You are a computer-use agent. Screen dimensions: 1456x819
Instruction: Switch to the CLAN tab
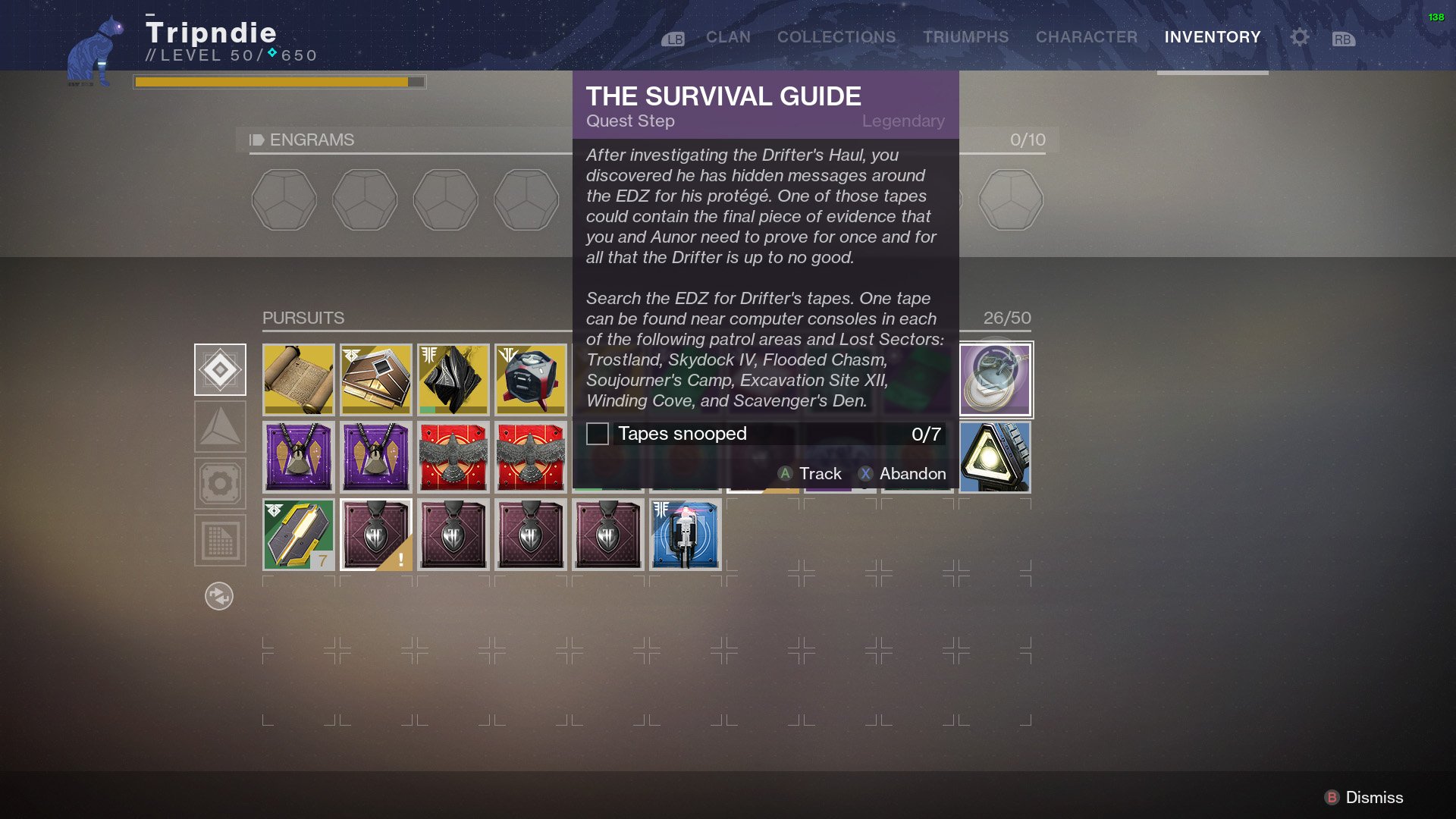click(727, 36)
